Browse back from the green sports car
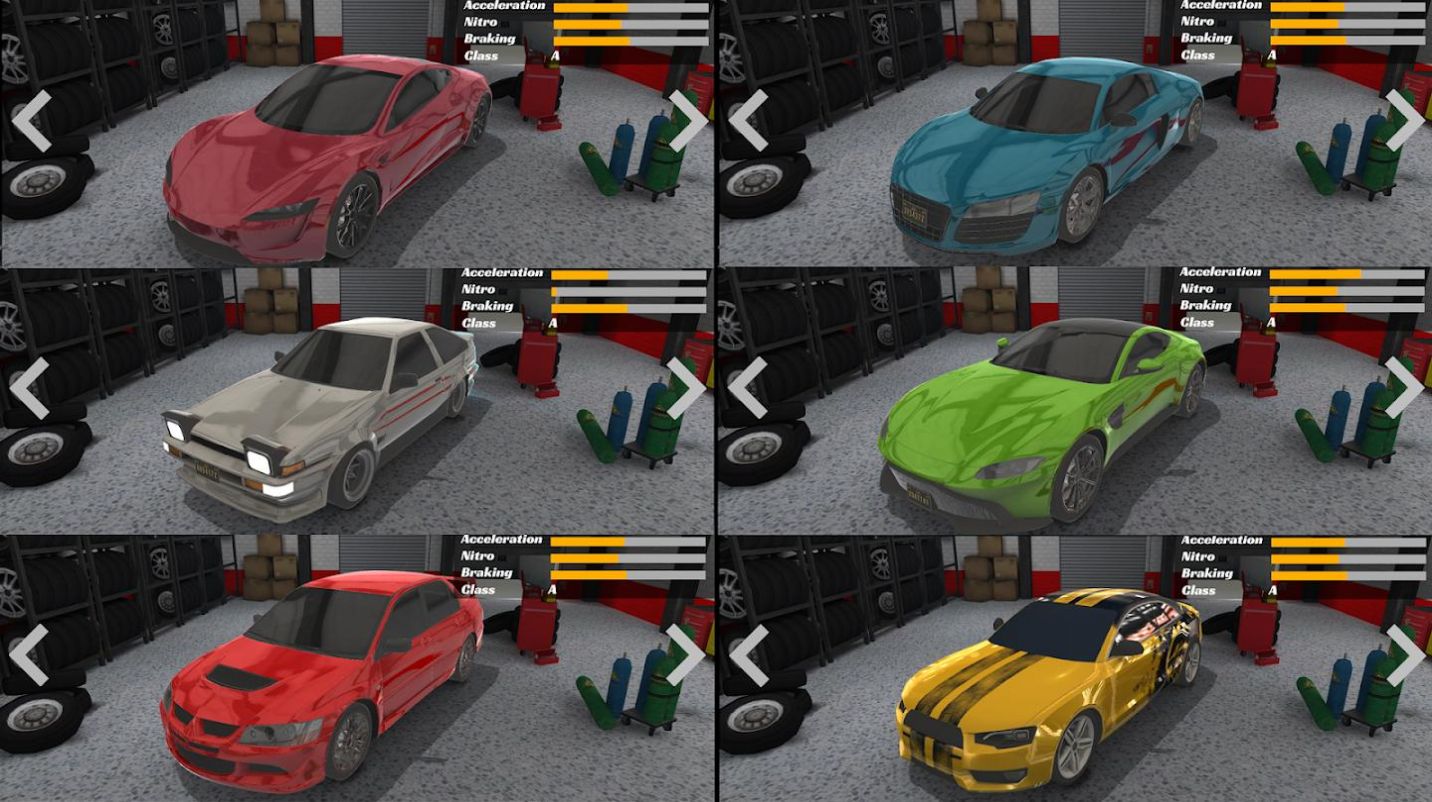The height and width of the screenshot is (802, 1432). [747, 388]
